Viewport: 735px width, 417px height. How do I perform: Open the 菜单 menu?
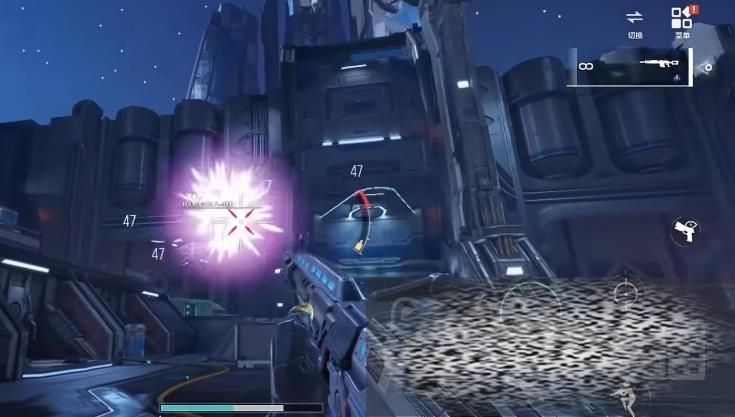pos(682,22)
